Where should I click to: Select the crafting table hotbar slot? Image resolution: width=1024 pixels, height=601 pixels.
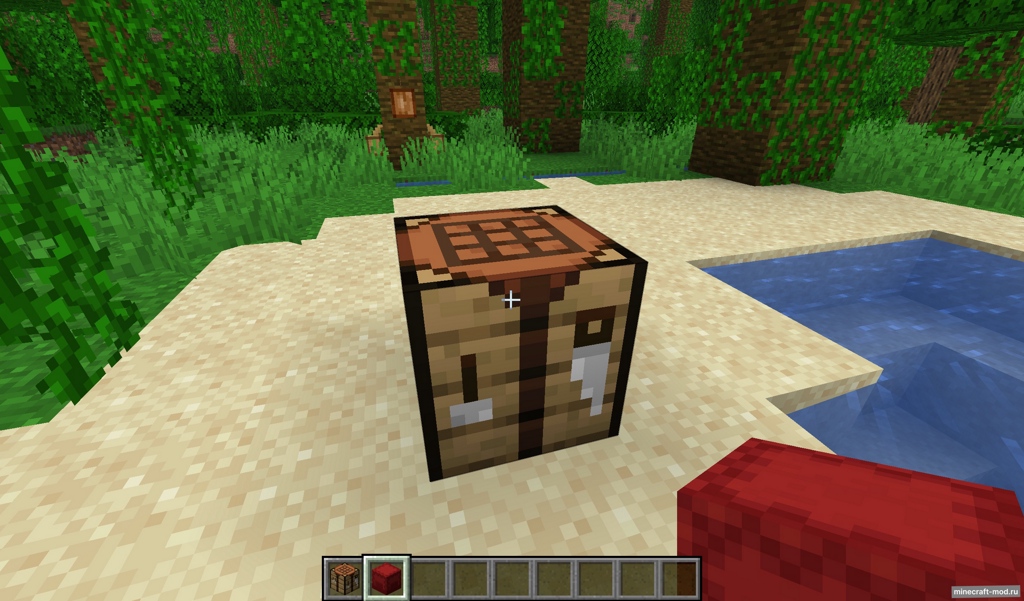[343, 579]
